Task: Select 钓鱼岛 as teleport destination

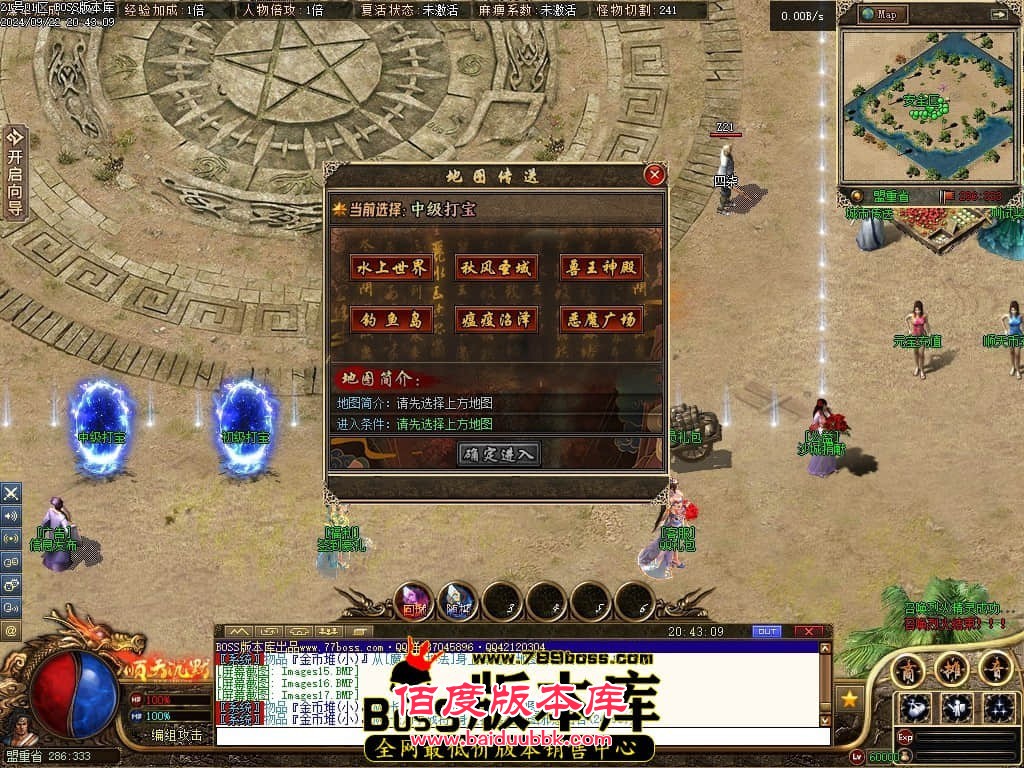Action: [390, 320]
